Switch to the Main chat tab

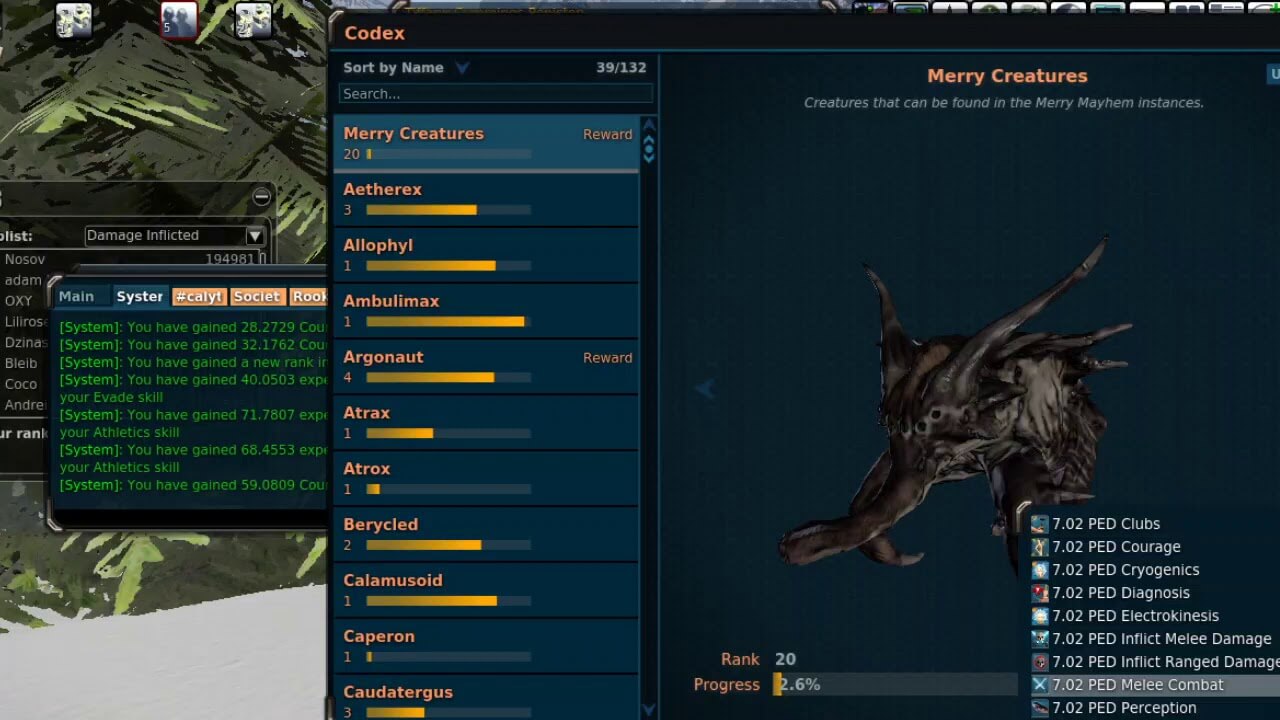(x=76, y=297)
